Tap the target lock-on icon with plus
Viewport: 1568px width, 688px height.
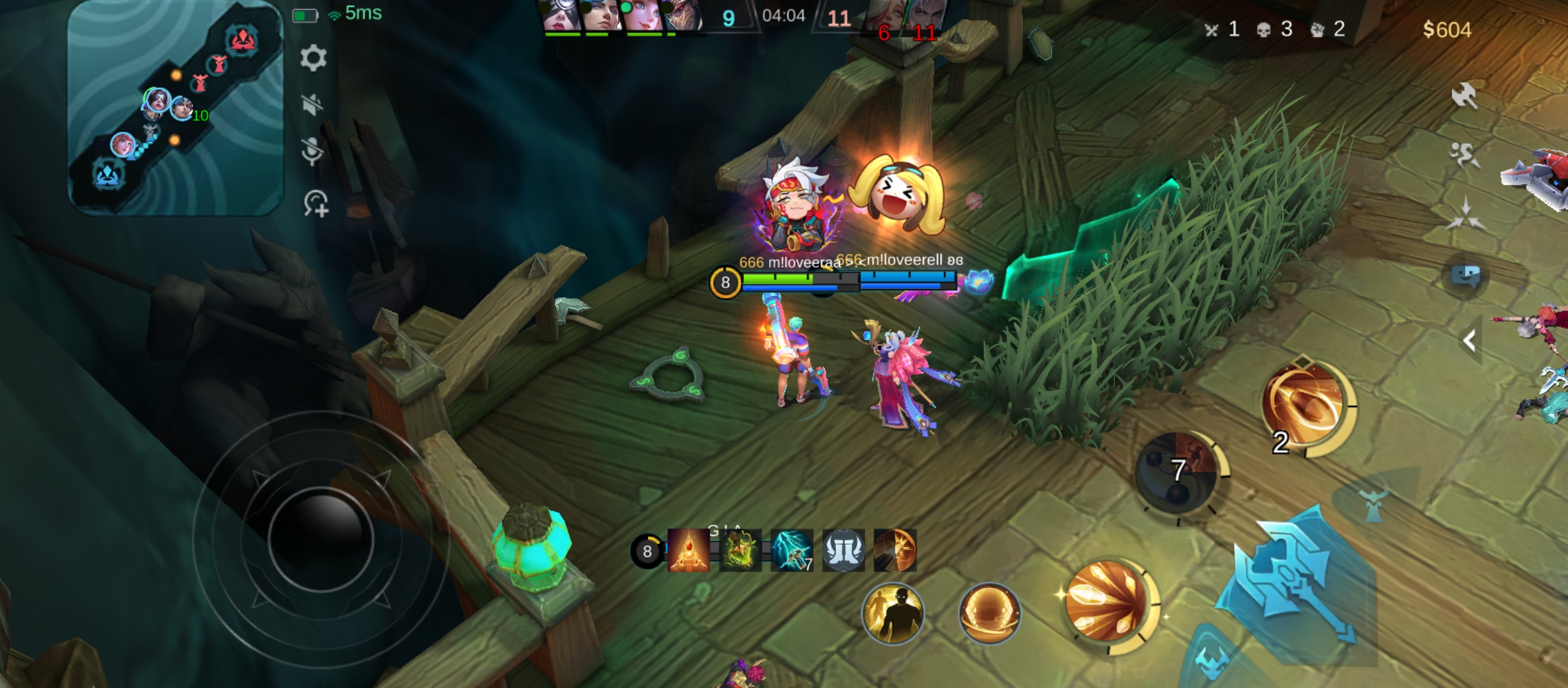point(316,204)
